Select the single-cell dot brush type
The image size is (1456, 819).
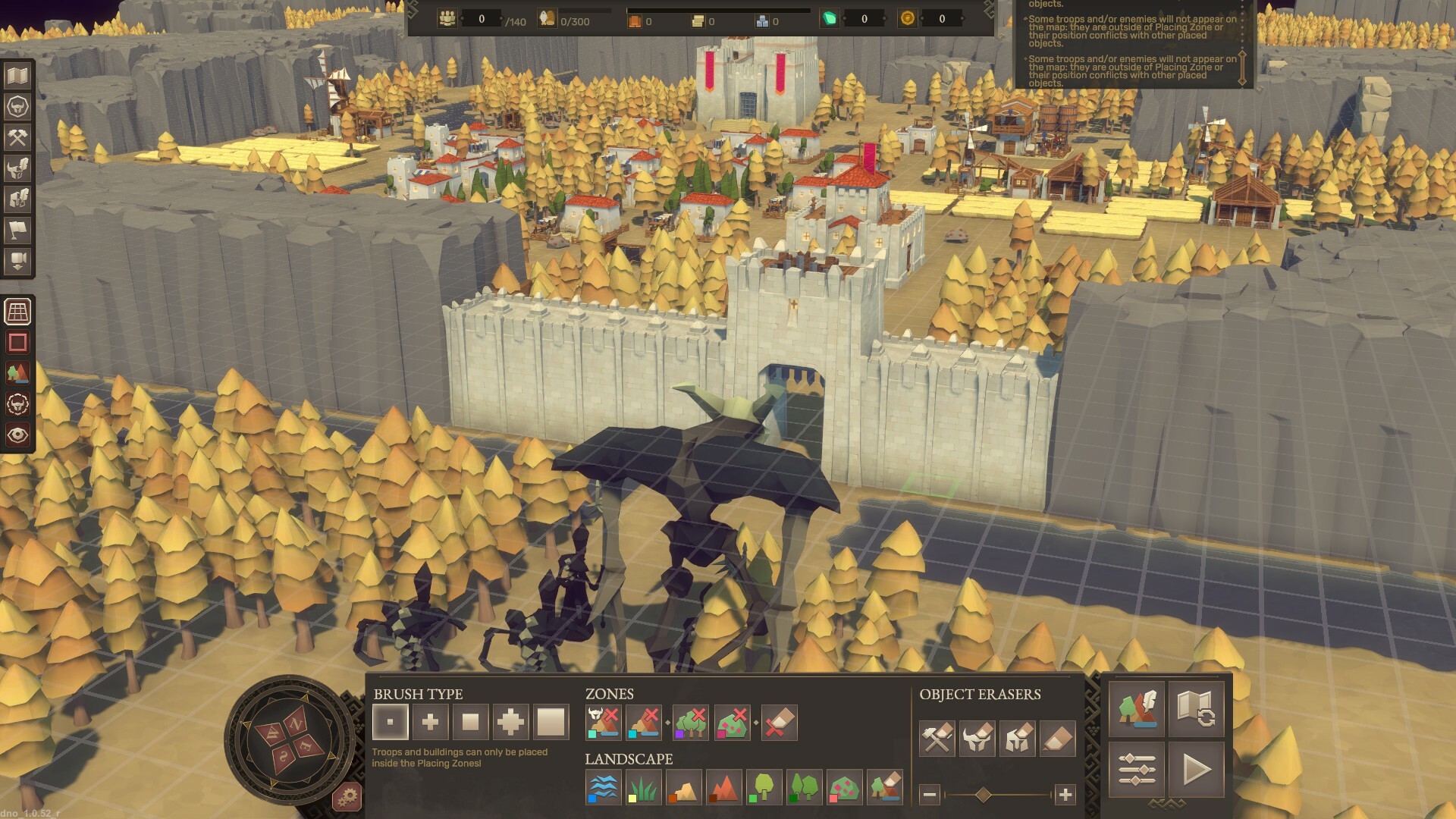coord(391,722)
